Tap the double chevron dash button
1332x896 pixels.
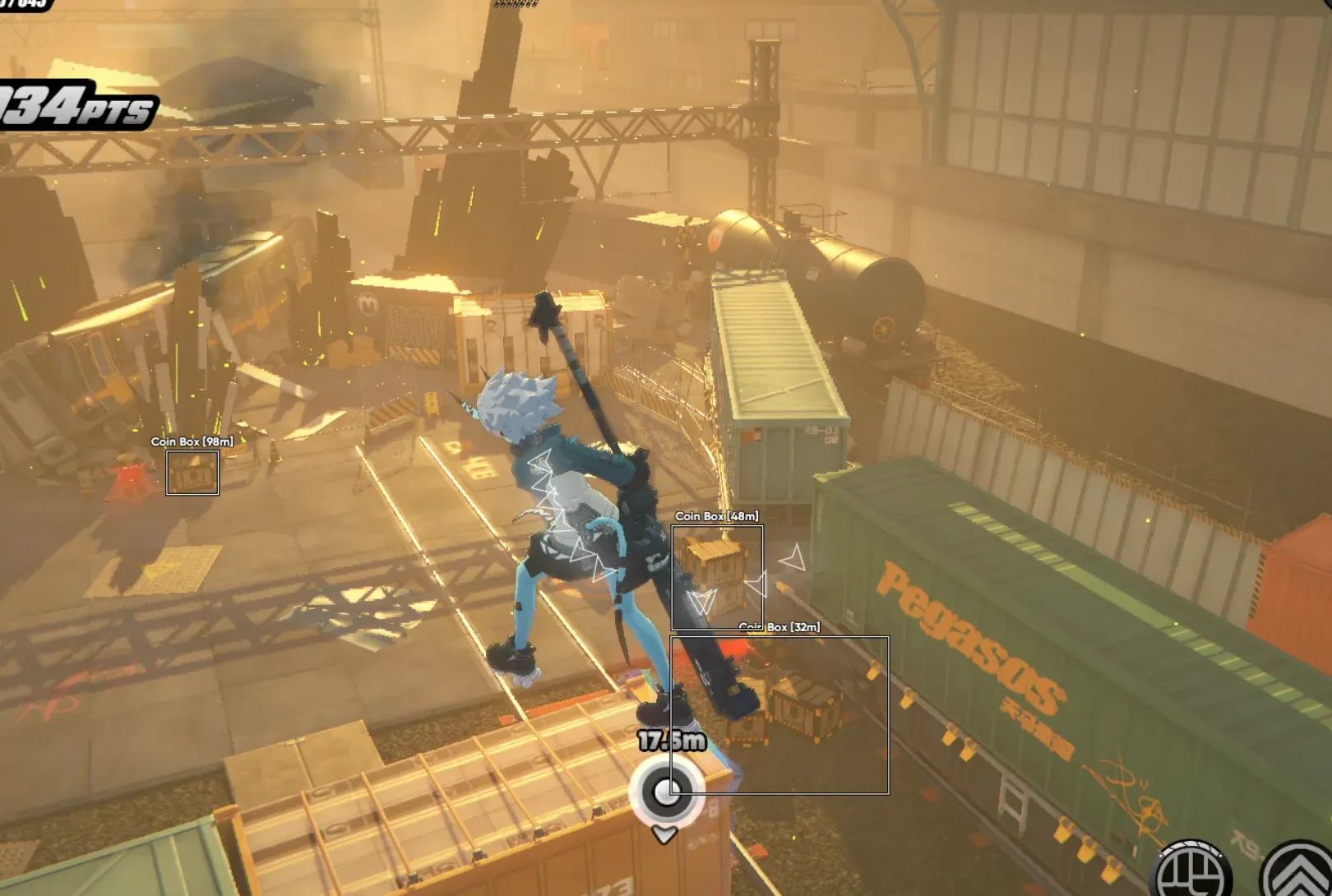point(1299,875)
